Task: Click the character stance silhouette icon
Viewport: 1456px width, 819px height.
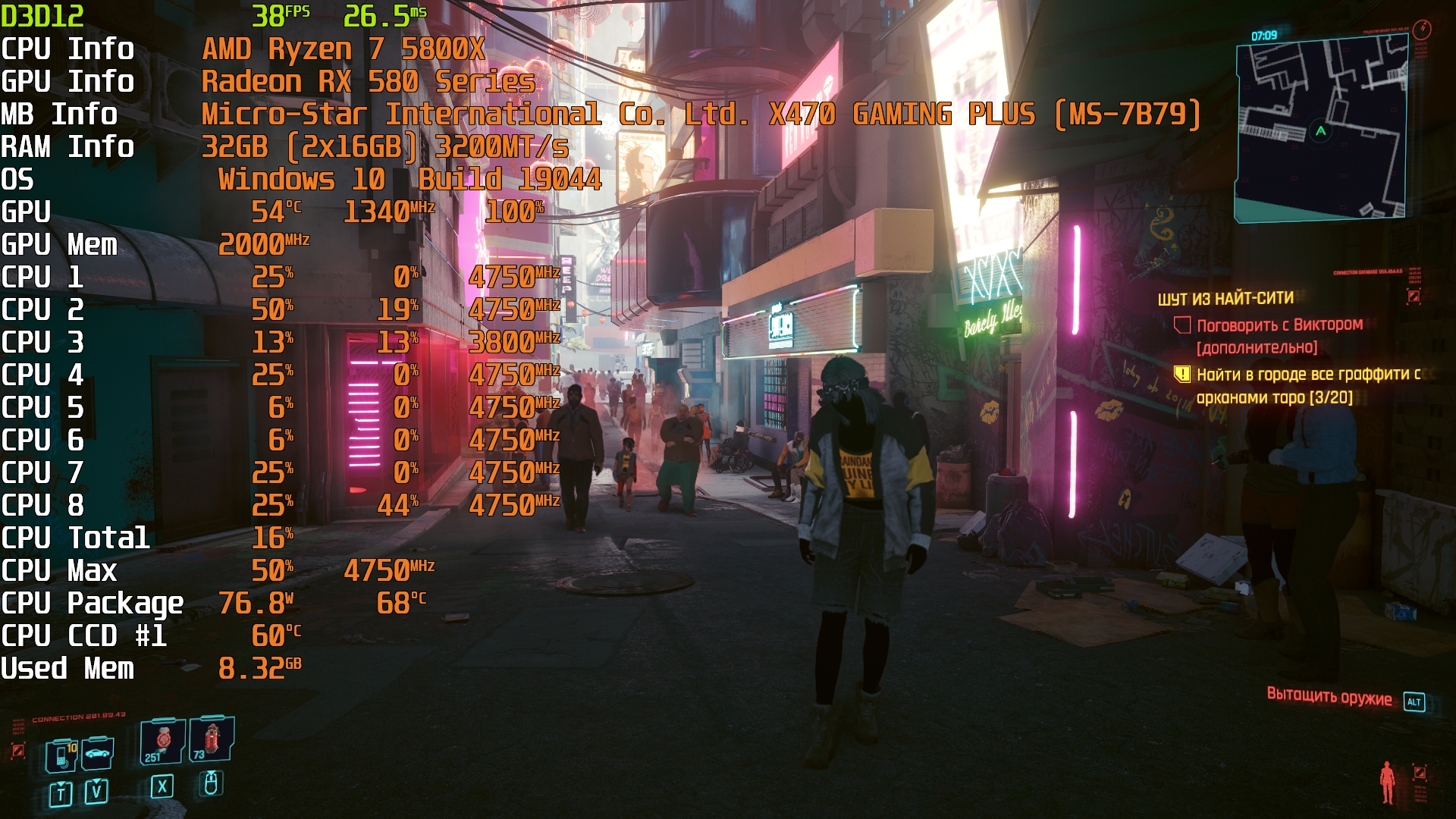Action: 1388,783
